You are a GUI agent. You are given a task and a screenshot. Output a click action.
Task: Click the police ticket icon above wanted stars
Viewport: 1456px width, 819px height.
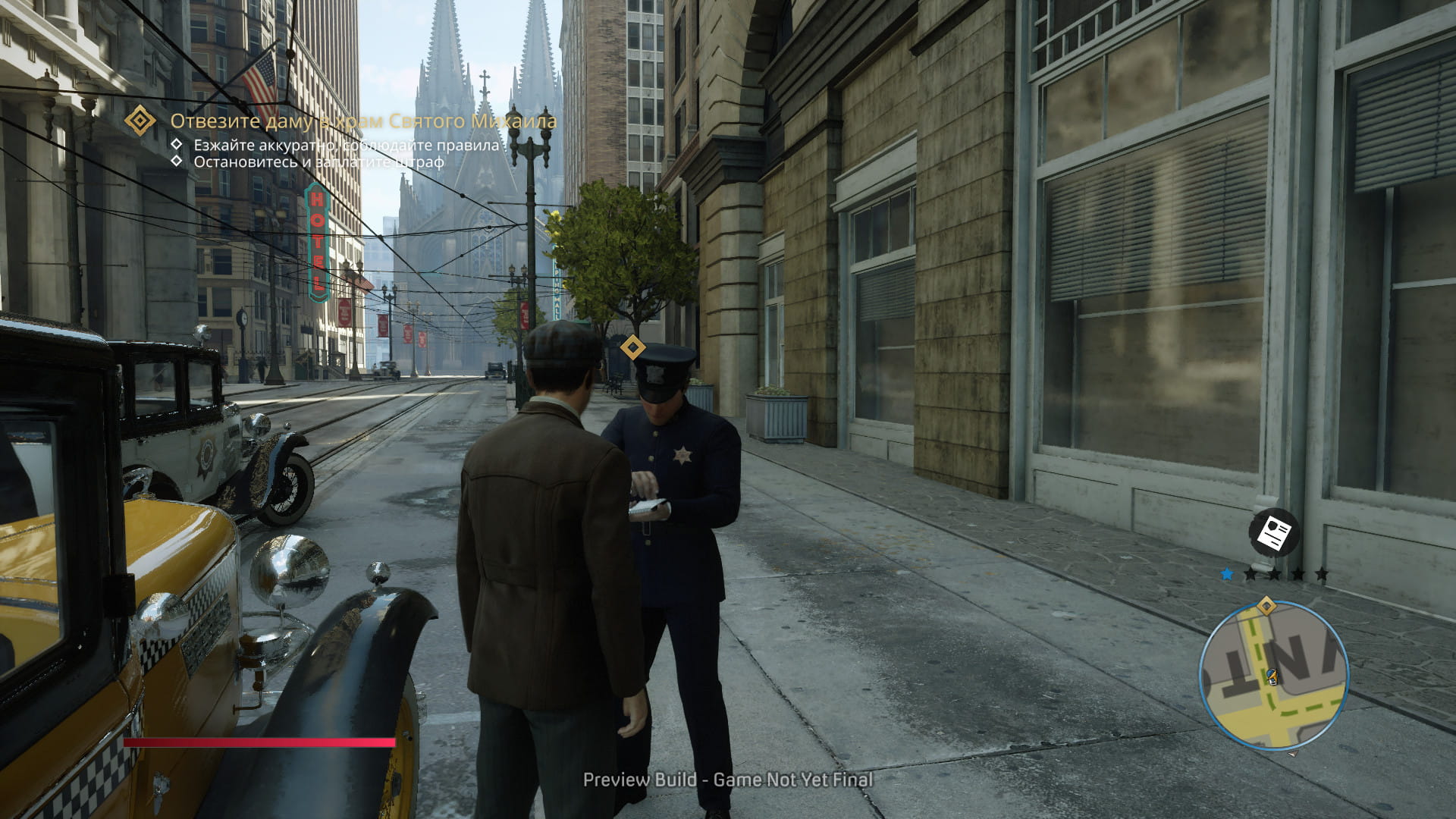(x=1274, y=533)
